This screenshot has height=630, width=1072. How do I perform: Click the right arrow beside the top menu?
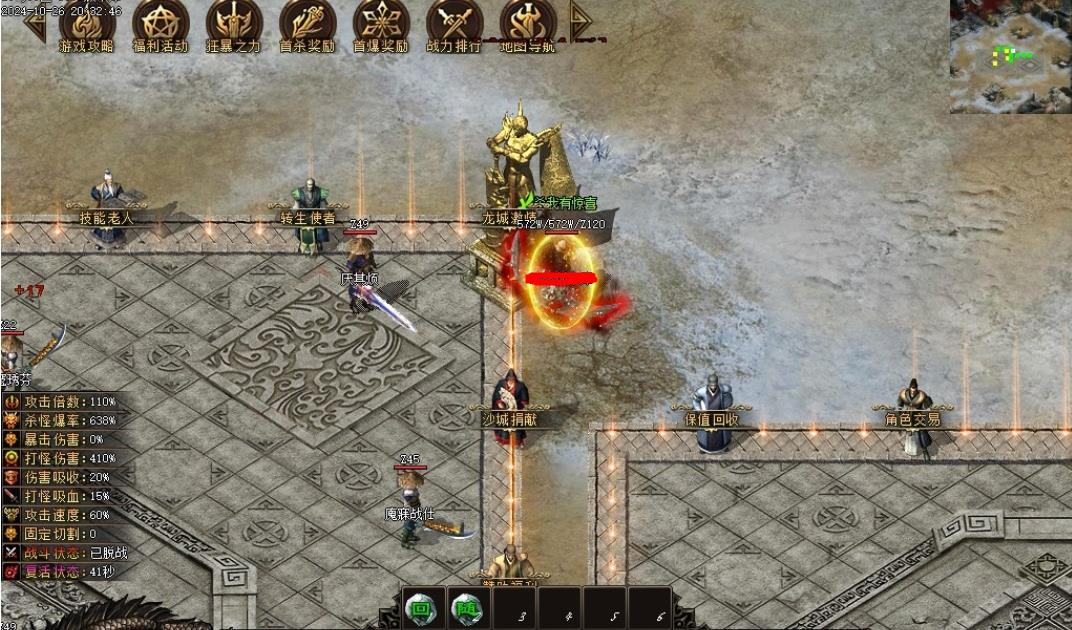click(x=579, y=20)
